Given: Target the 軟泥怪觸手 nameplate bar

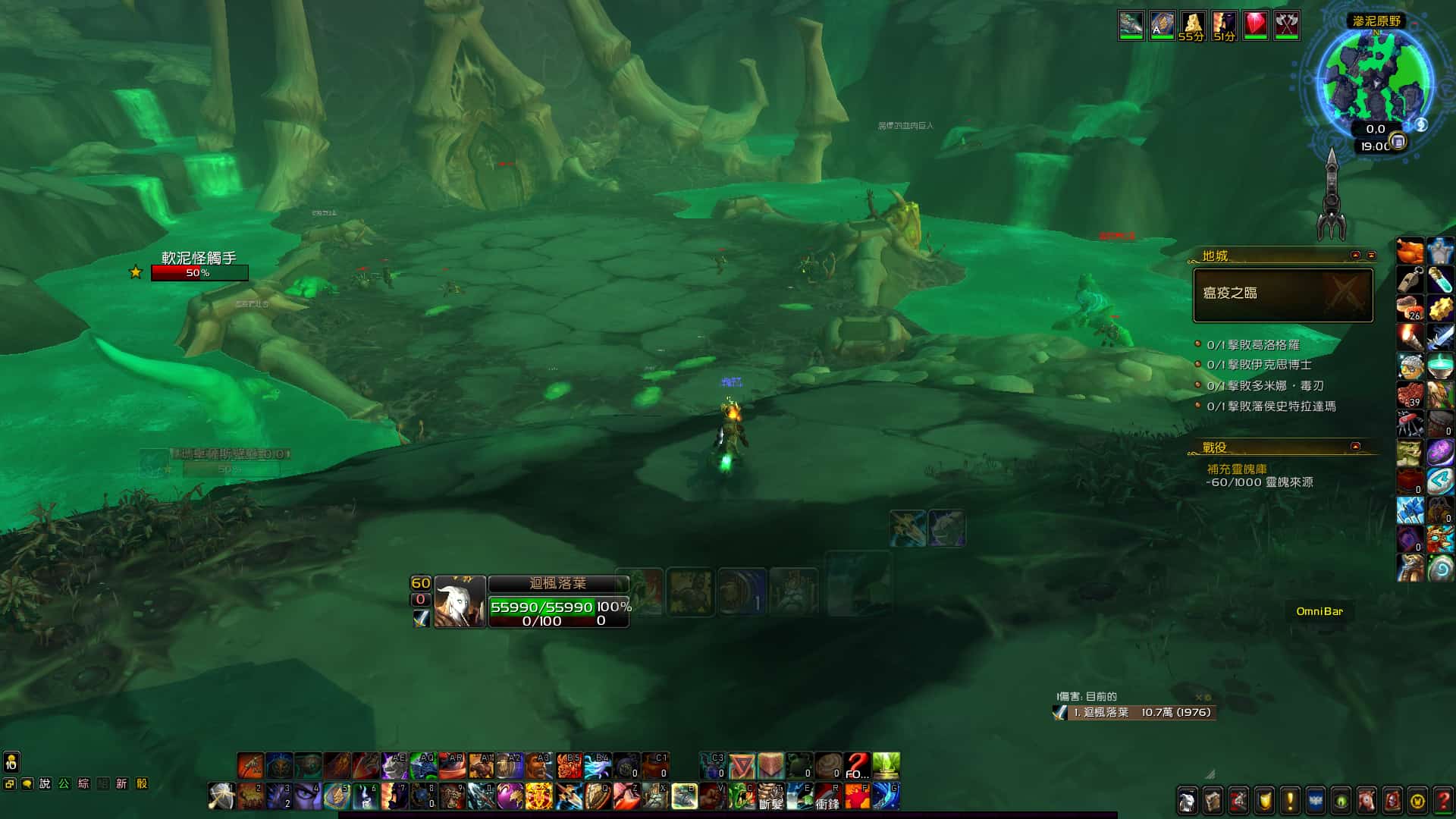Looking at the screenshot, I should point(199,273).
